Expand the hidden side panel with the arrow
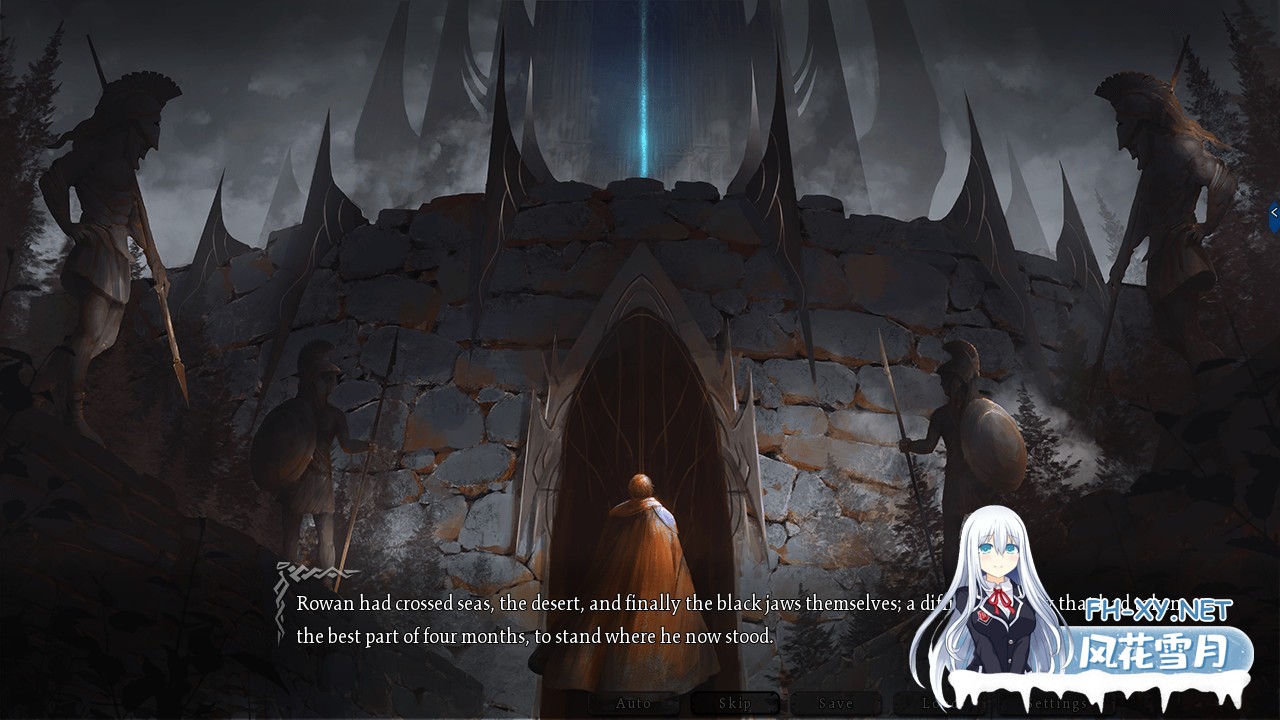1280x720 pixels. click(x=1274, y=212)
